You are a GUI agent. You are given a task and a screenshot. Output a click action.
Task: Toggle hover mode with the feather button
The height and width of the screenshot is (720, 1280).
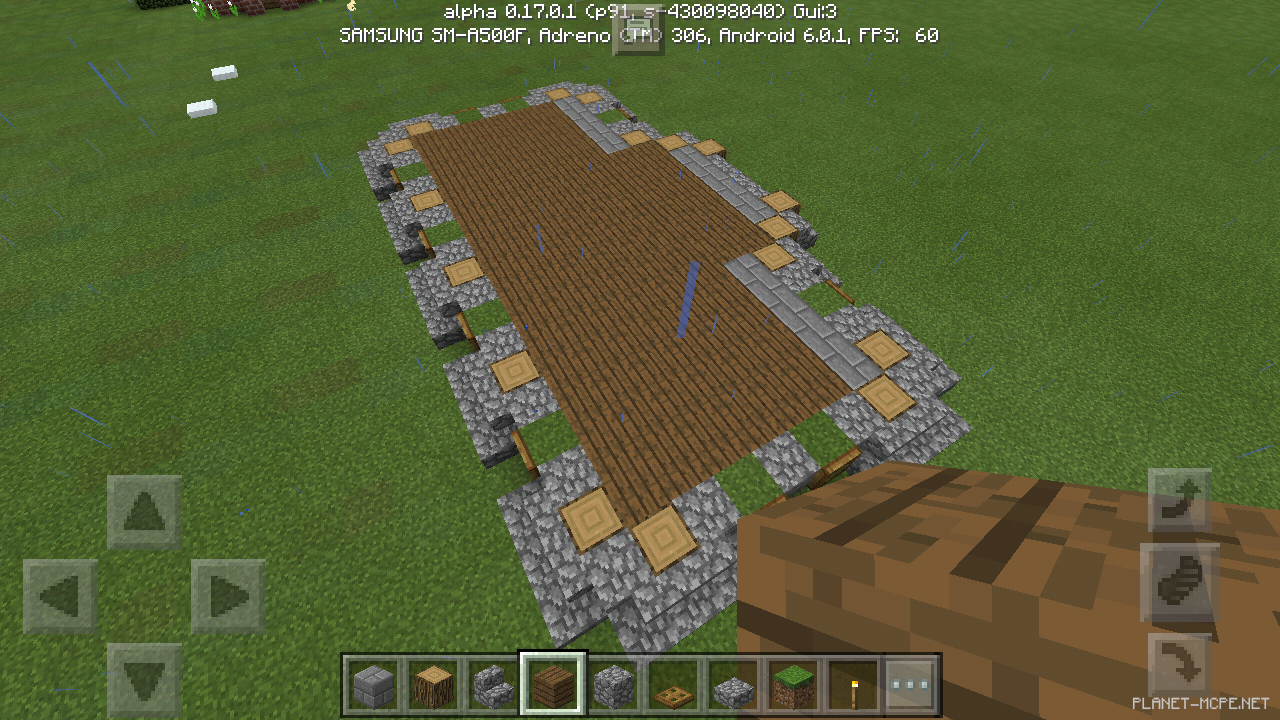click(1180, 582)
